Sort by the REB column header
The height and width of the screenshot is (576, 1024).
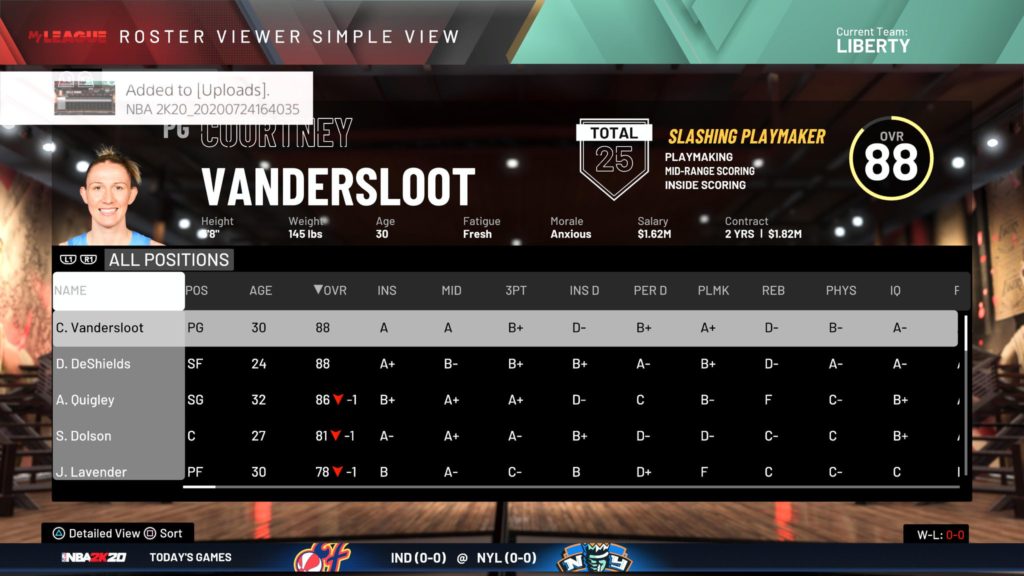(774, 291)
